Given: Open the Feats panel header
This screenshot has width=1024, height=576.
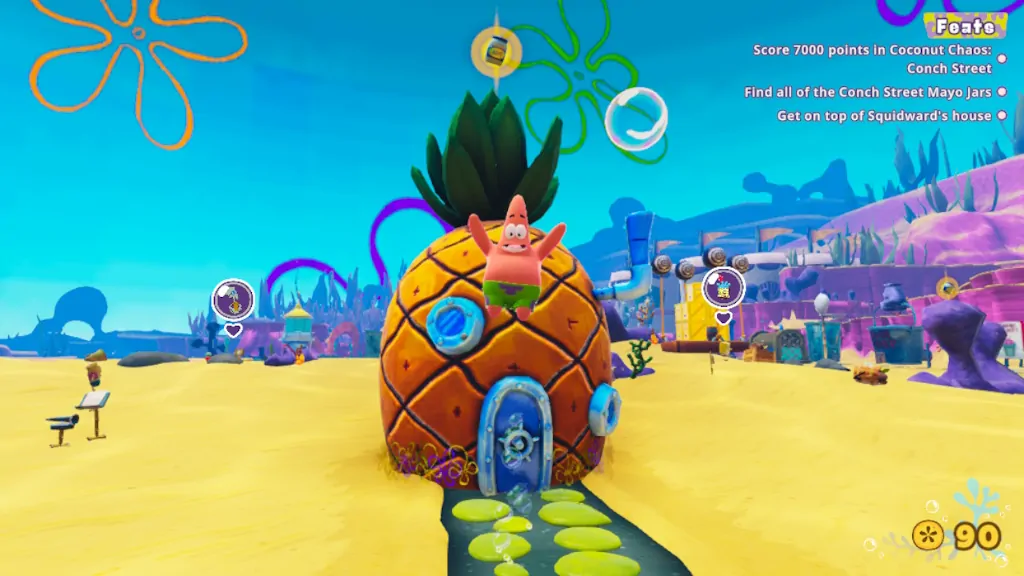Looking at the screenshot, I should pyautogui.click(x=964, y=26).
